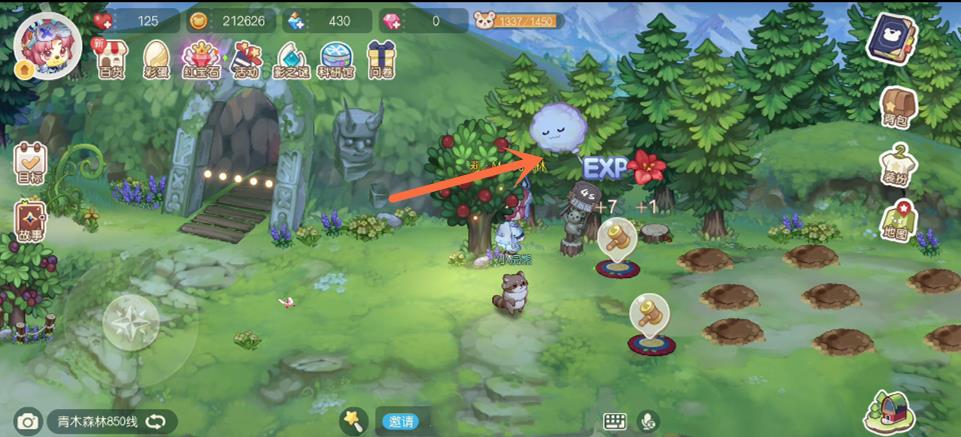The height and width of the screenshot is (437, 961).
Task: Open the 红宝石 ruby shop
Action: pyautogui.click(x=200, y=58)
